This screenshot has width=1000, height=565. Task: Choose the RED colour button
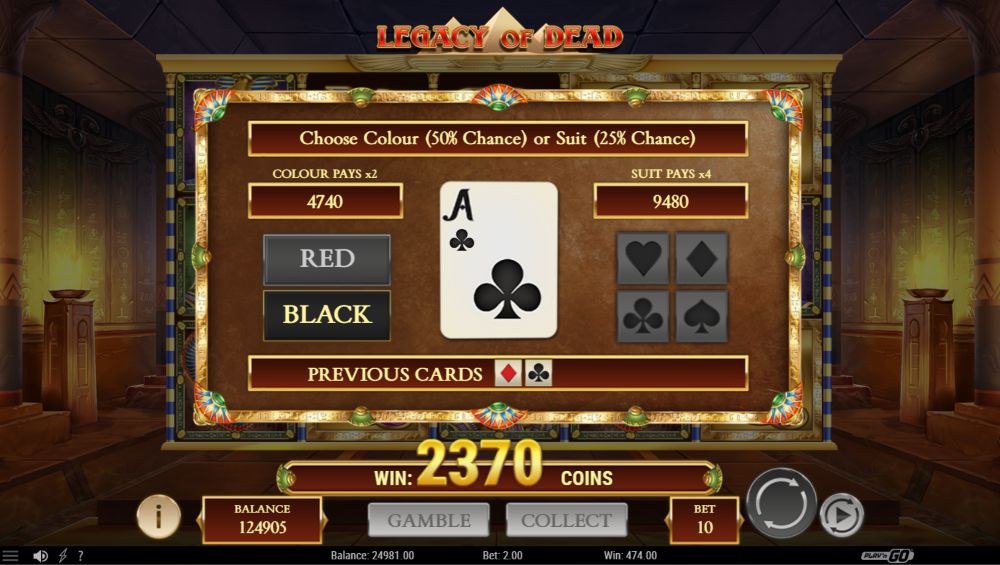click(327, 259)
